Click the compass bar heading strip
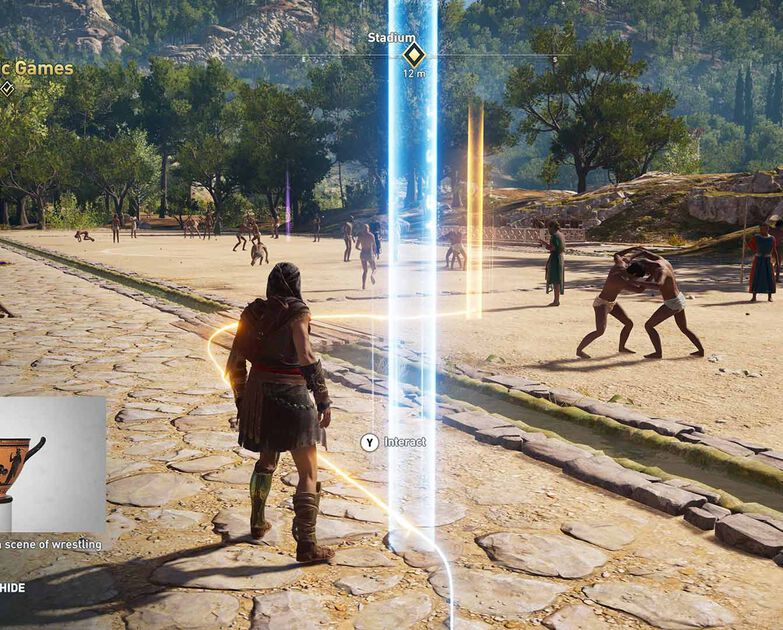The width and height of the screenshot is (783, 630). pyautogui.click(x=300, y=55)
